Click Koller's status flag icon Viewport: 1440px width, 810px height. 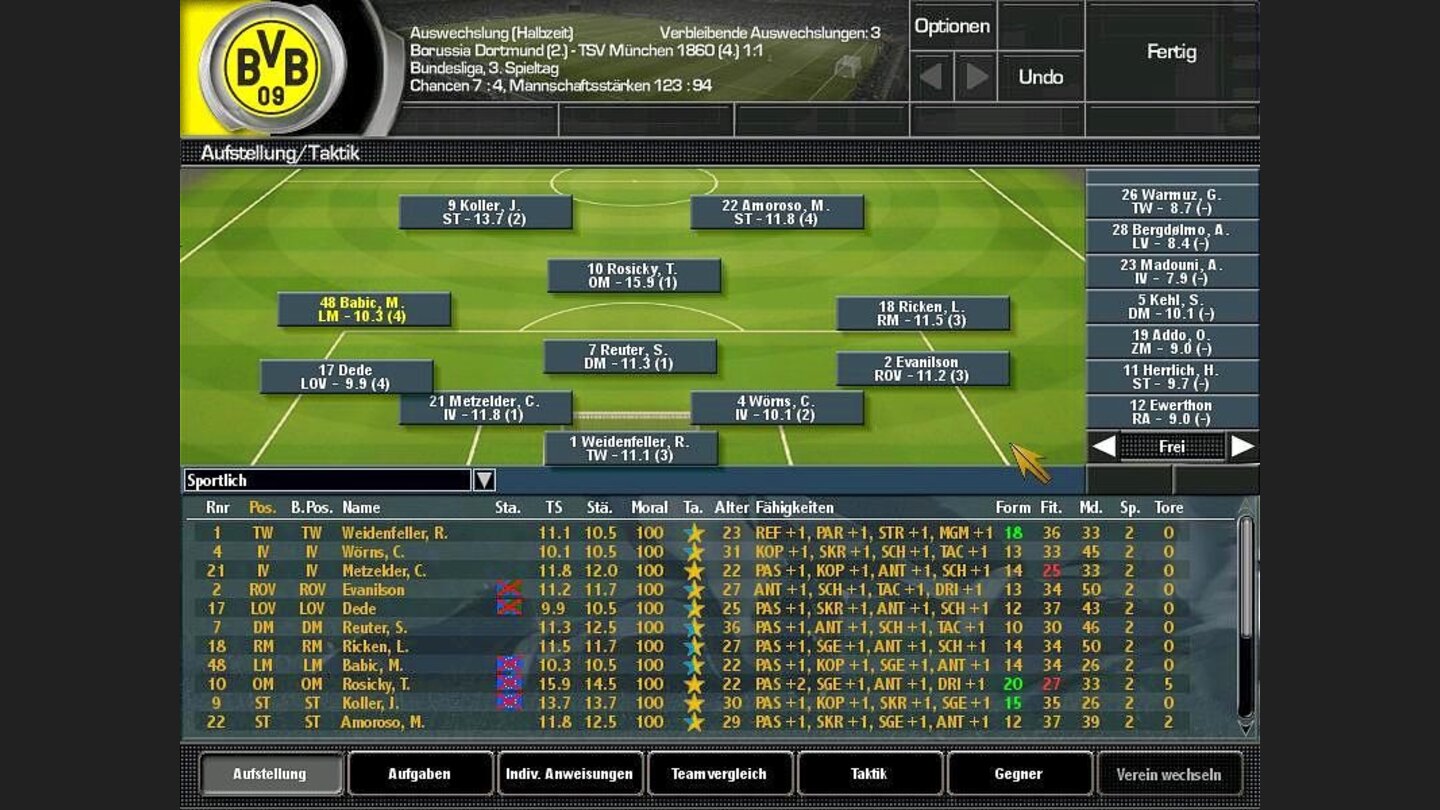[511, 700]
